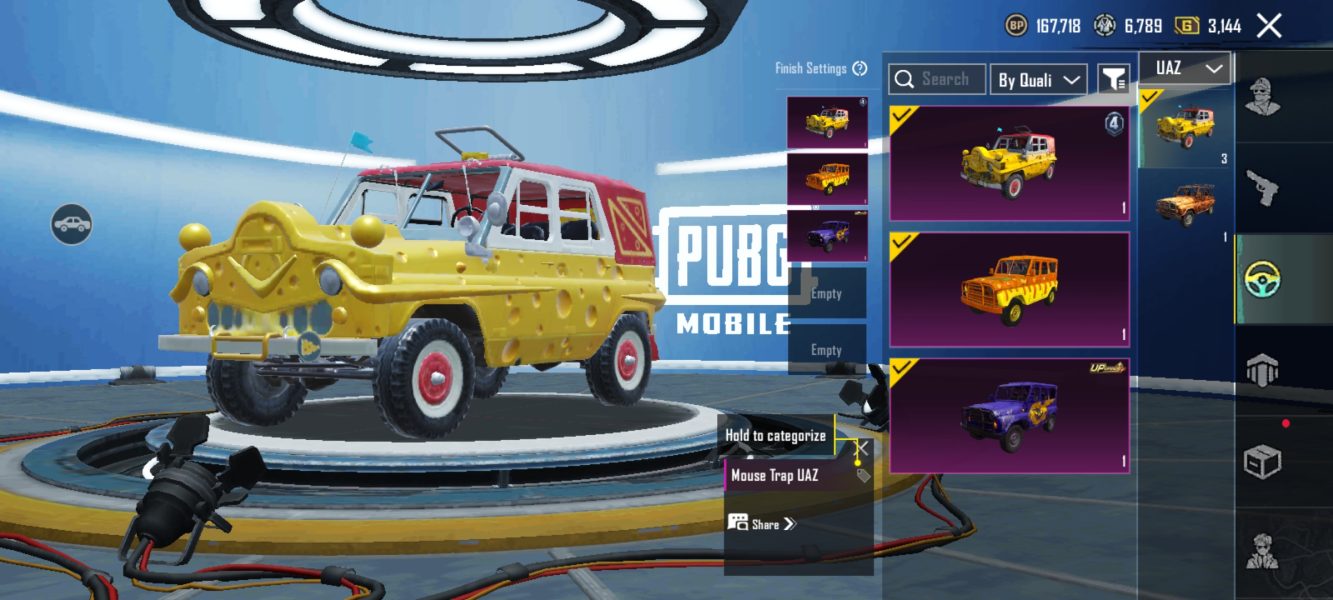Select the yellow Mouse Trap UAZ skin card
The image size is (1333, 600).
click(1009, 163)
